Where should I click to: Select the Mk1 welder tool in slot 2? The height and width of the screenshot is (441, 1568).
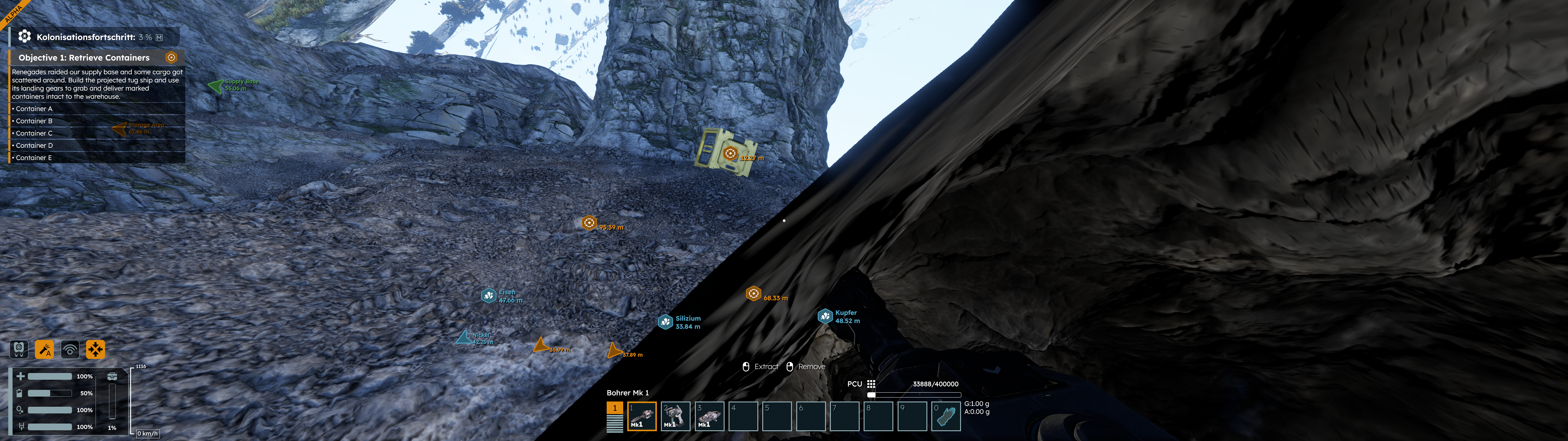[675, 416]
